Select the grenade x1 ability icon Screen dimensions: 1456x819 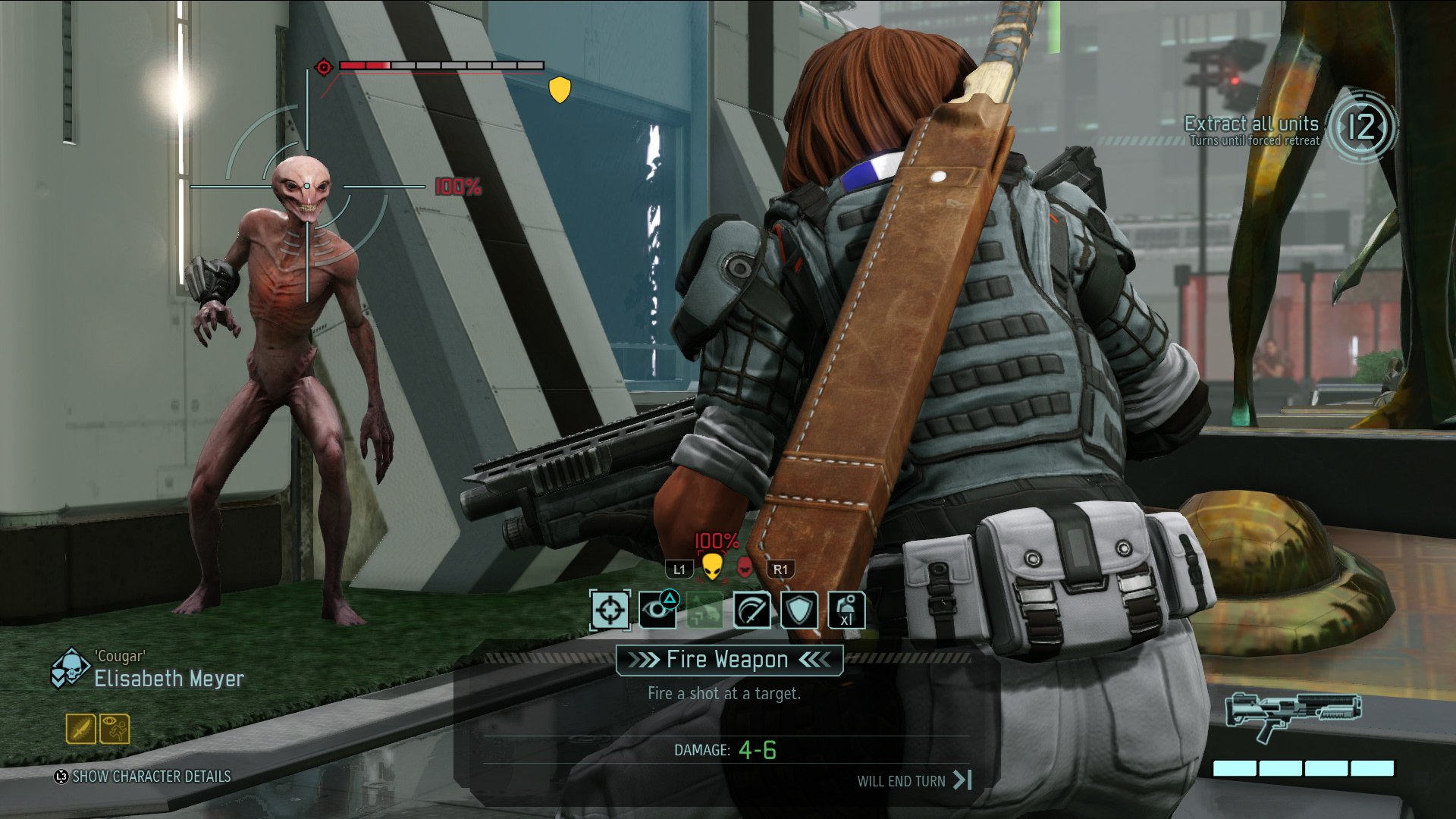(847, 610)
